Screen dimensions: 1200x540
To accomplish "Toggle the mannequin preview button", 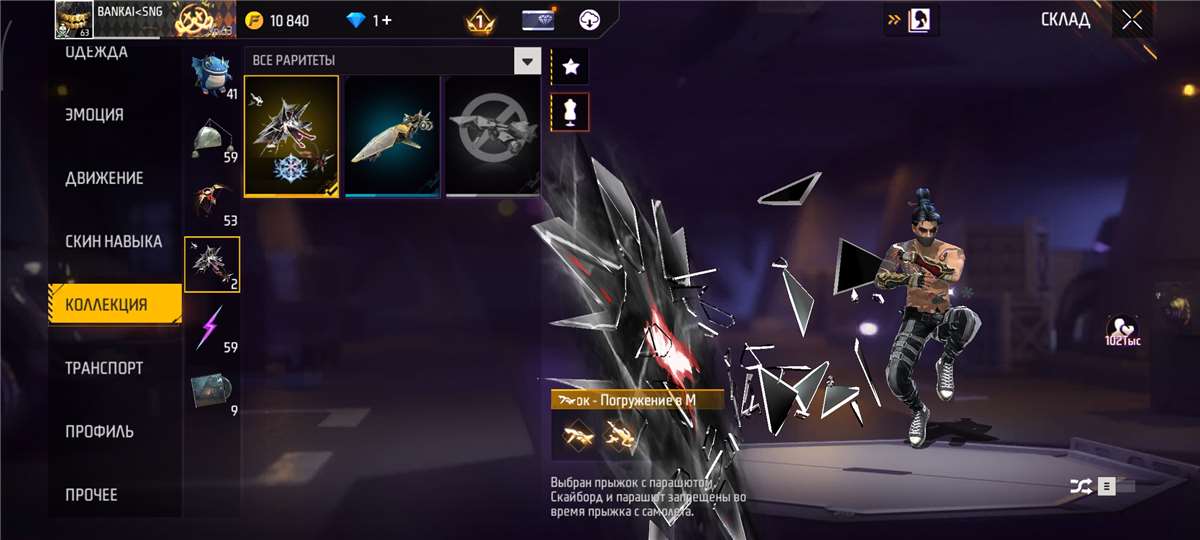I will (x=571, y=112).
